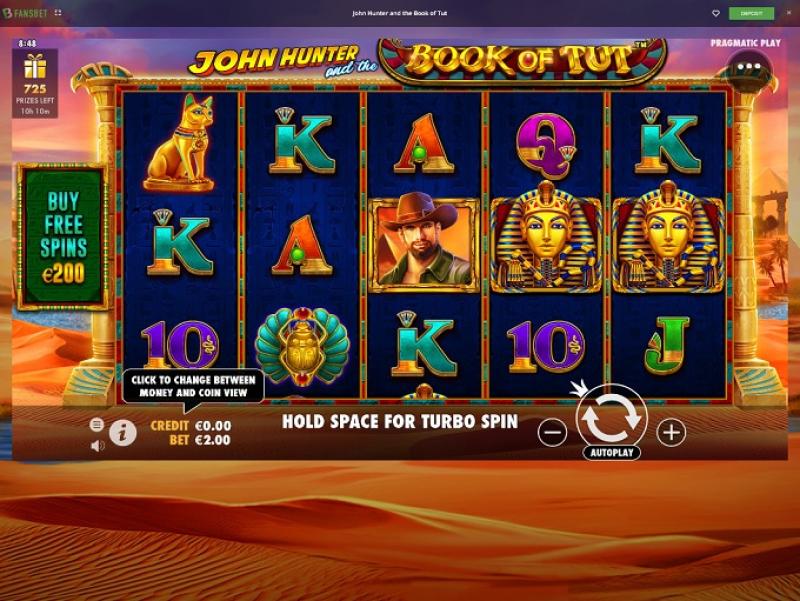Screen dimensions: 800x601
Task: Open the Autoplay options
Action: coord(612,452)
